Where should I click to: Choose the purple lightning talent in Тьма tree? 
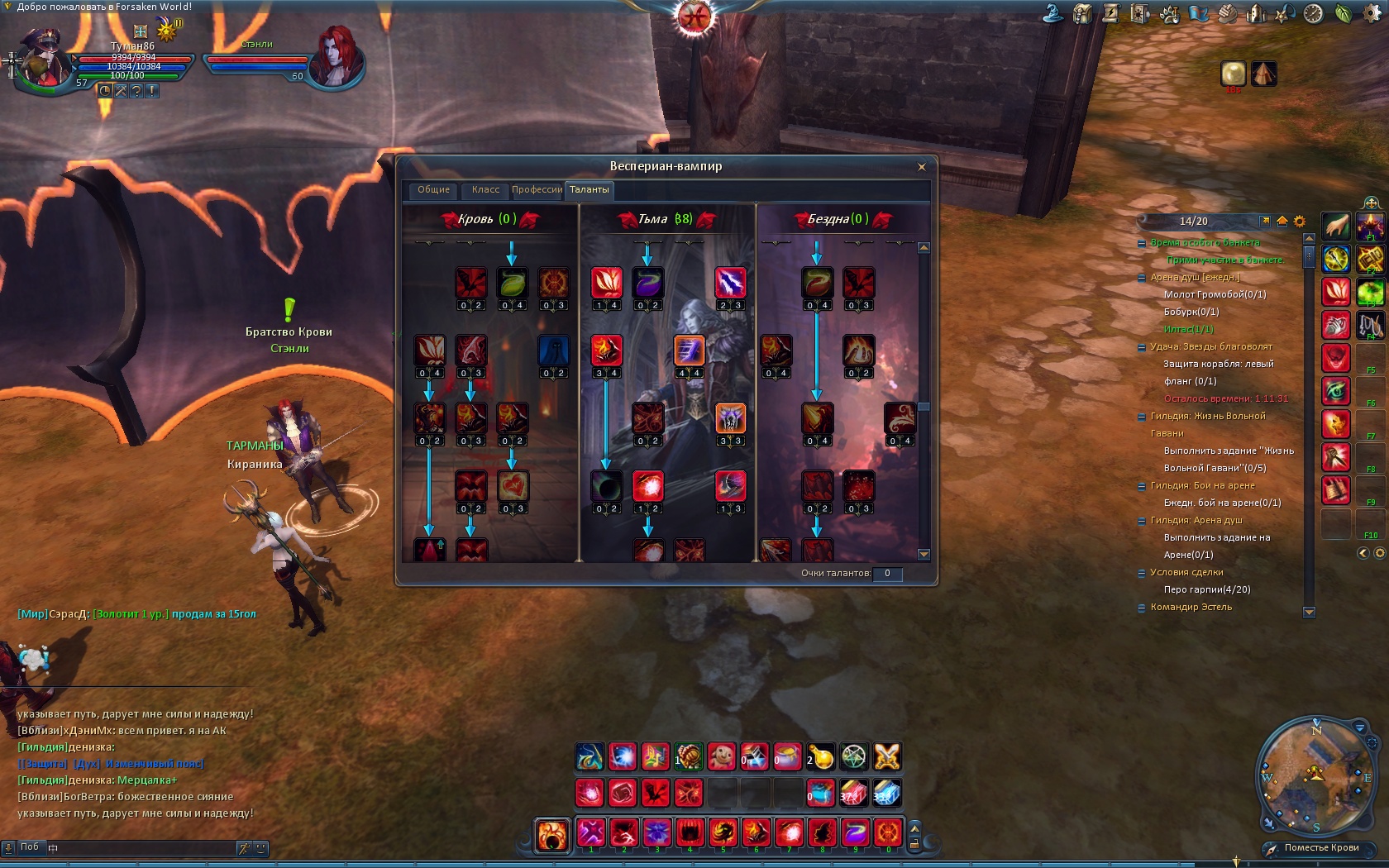[x=730, y=283]
